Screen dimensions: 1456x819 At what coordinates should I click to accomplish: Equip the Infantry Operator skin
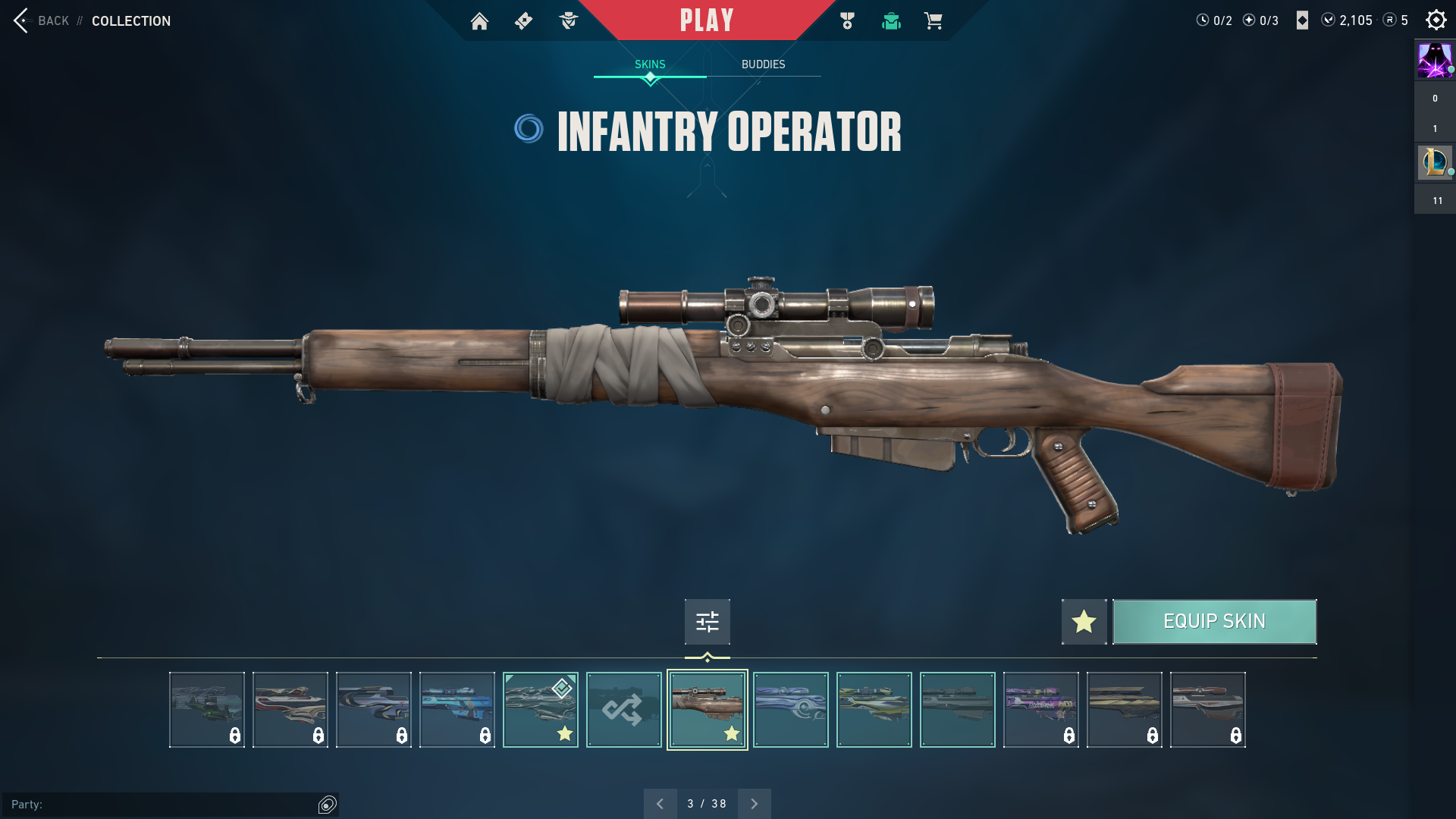coord(1214,622)
